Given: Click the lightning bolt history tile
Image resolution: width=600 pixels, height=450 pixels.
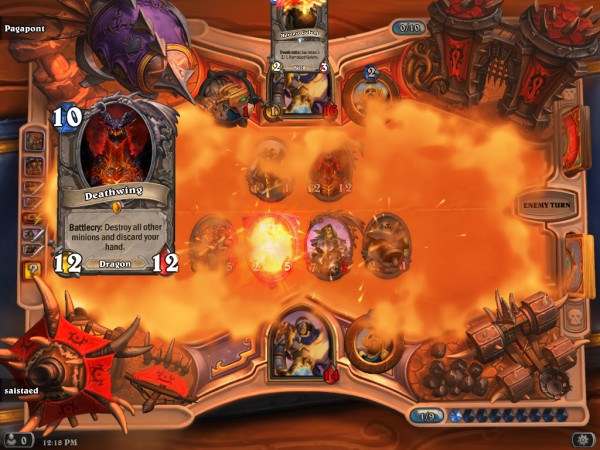Looking at the screenshot, I should 32,217.
